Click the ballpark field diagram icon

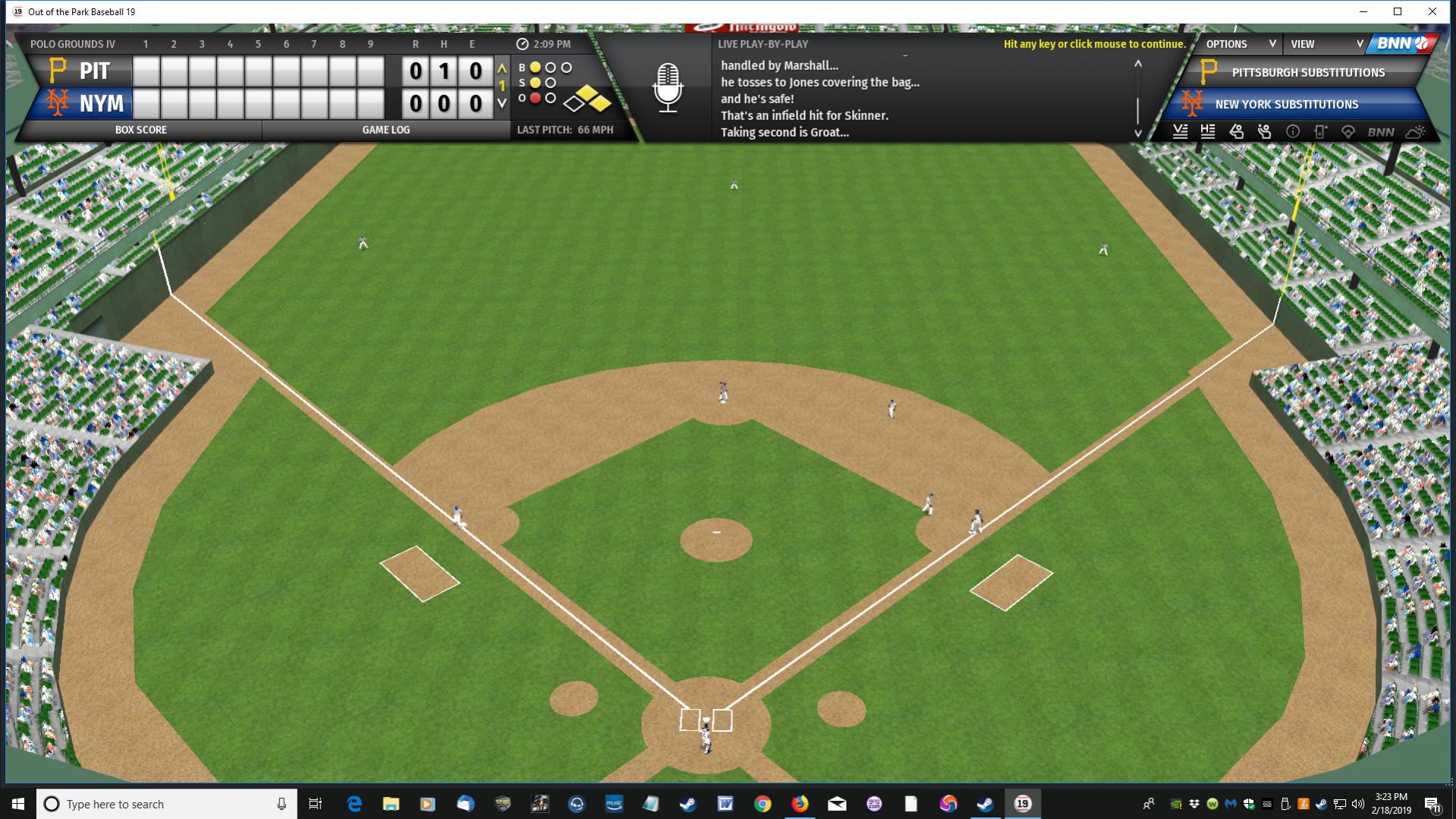[x=1348, y=131]
